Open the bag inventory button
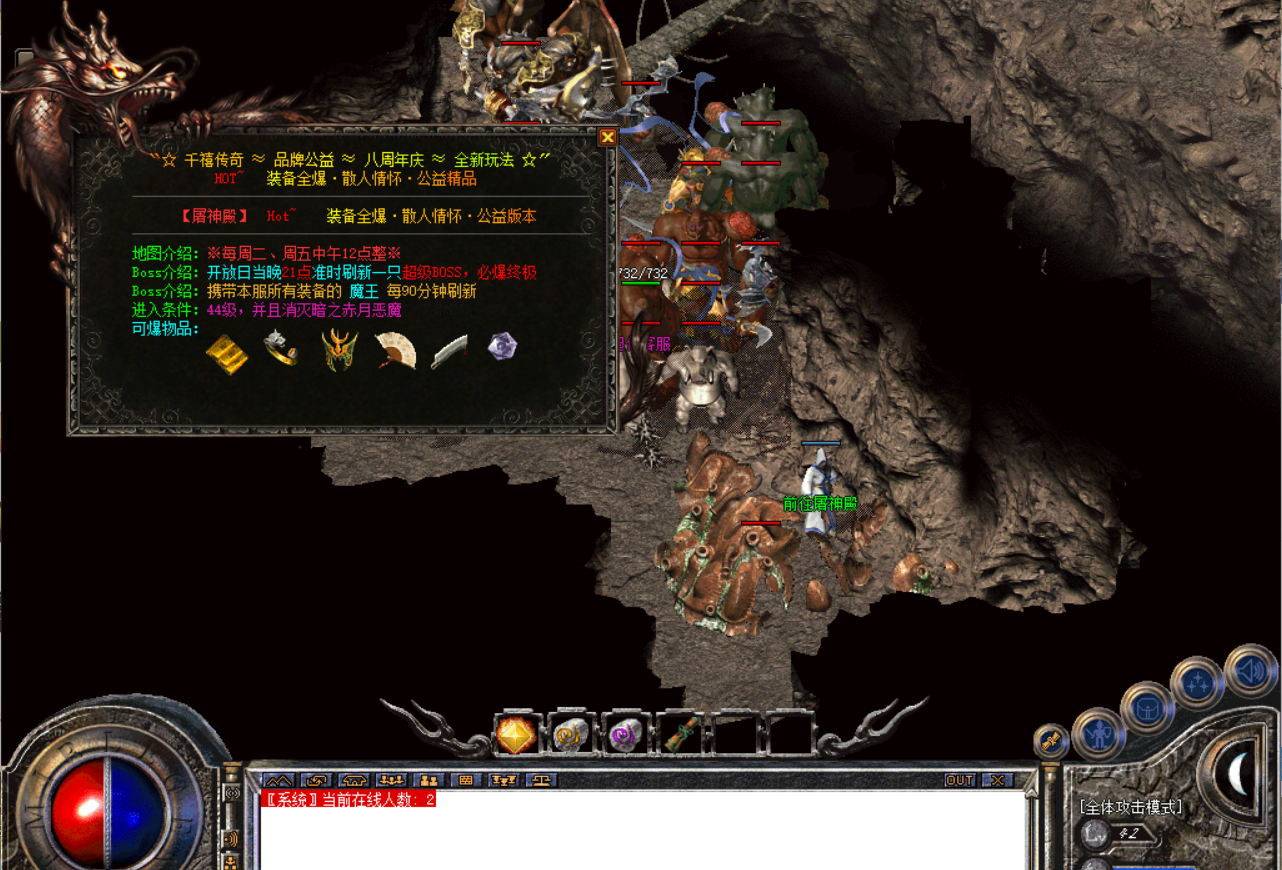The image size is (1282, 870). (x=1146, y=708)
